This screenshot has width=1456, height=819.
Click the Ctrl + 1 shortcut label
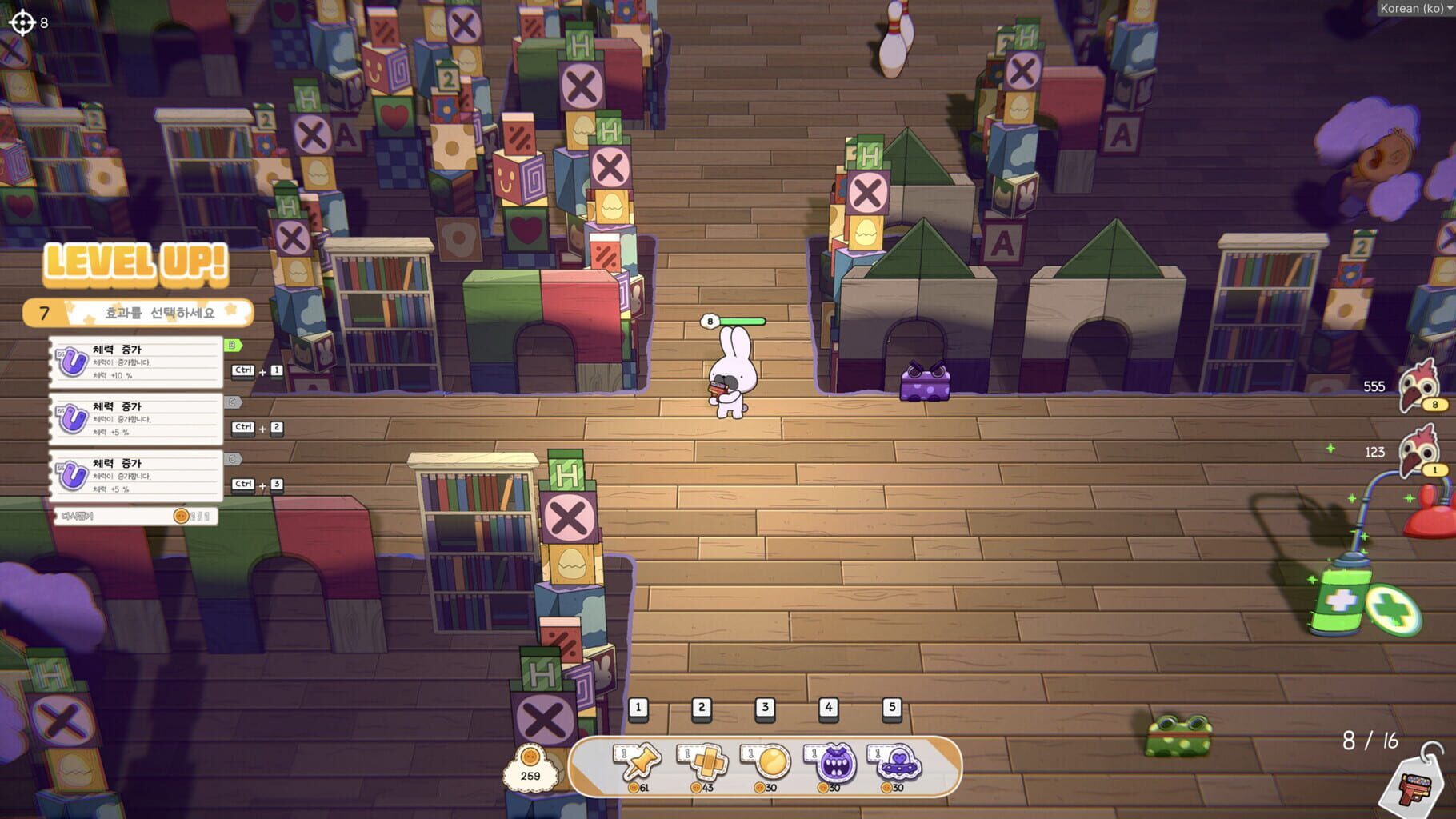coord(256,370)
